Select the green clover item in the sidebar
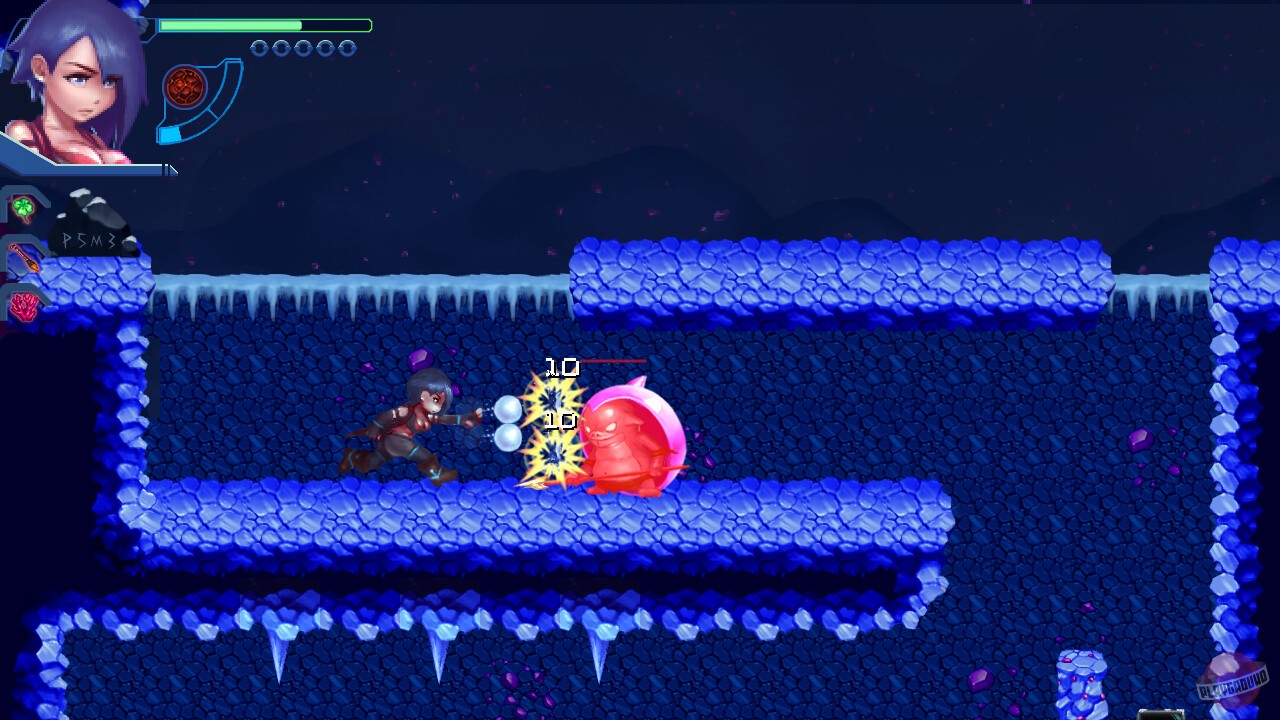 (x=24, y=206)
